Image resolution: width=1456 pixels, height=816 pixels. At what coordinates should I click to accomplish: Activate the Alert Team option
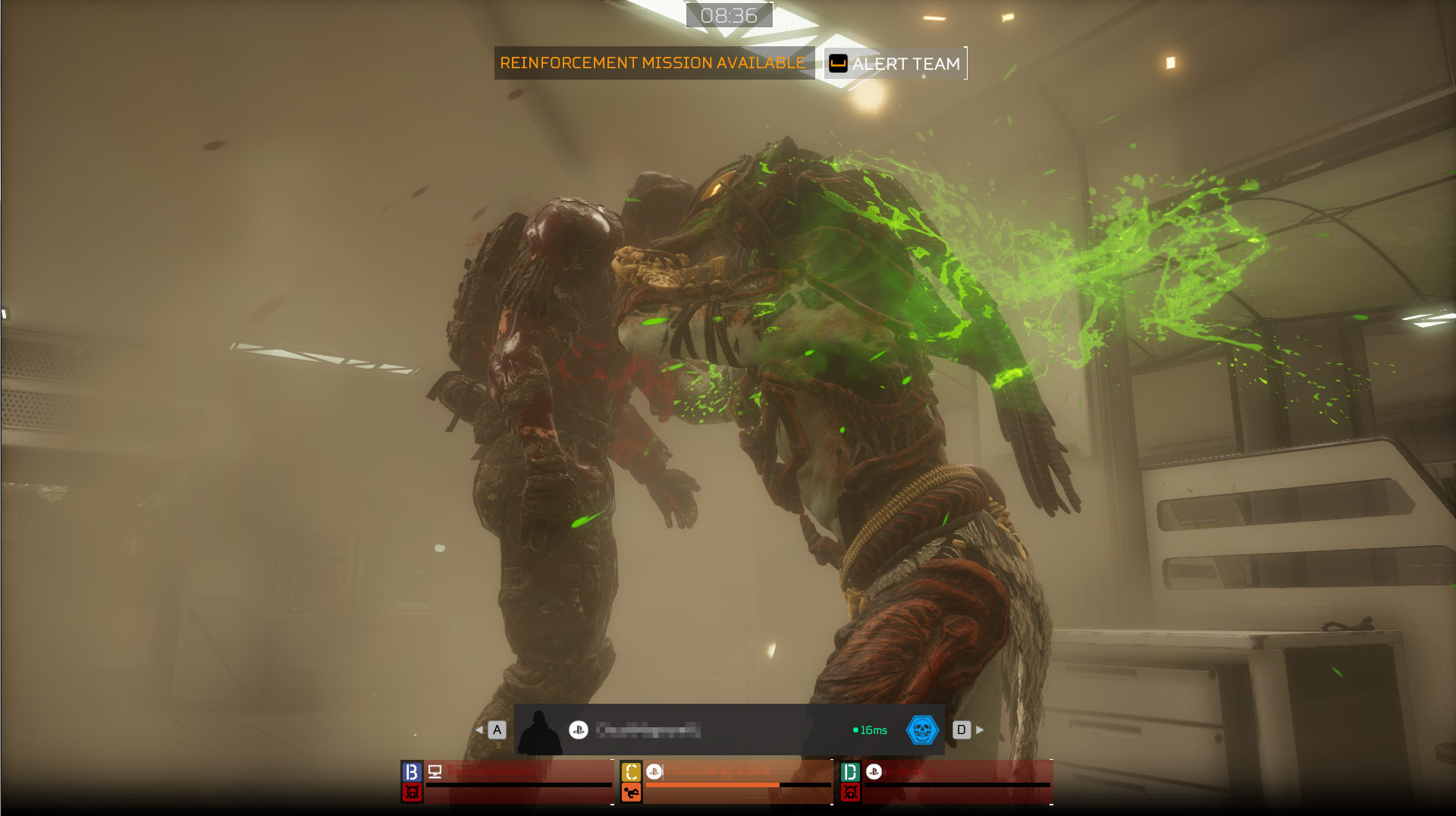tap(896, 64)
